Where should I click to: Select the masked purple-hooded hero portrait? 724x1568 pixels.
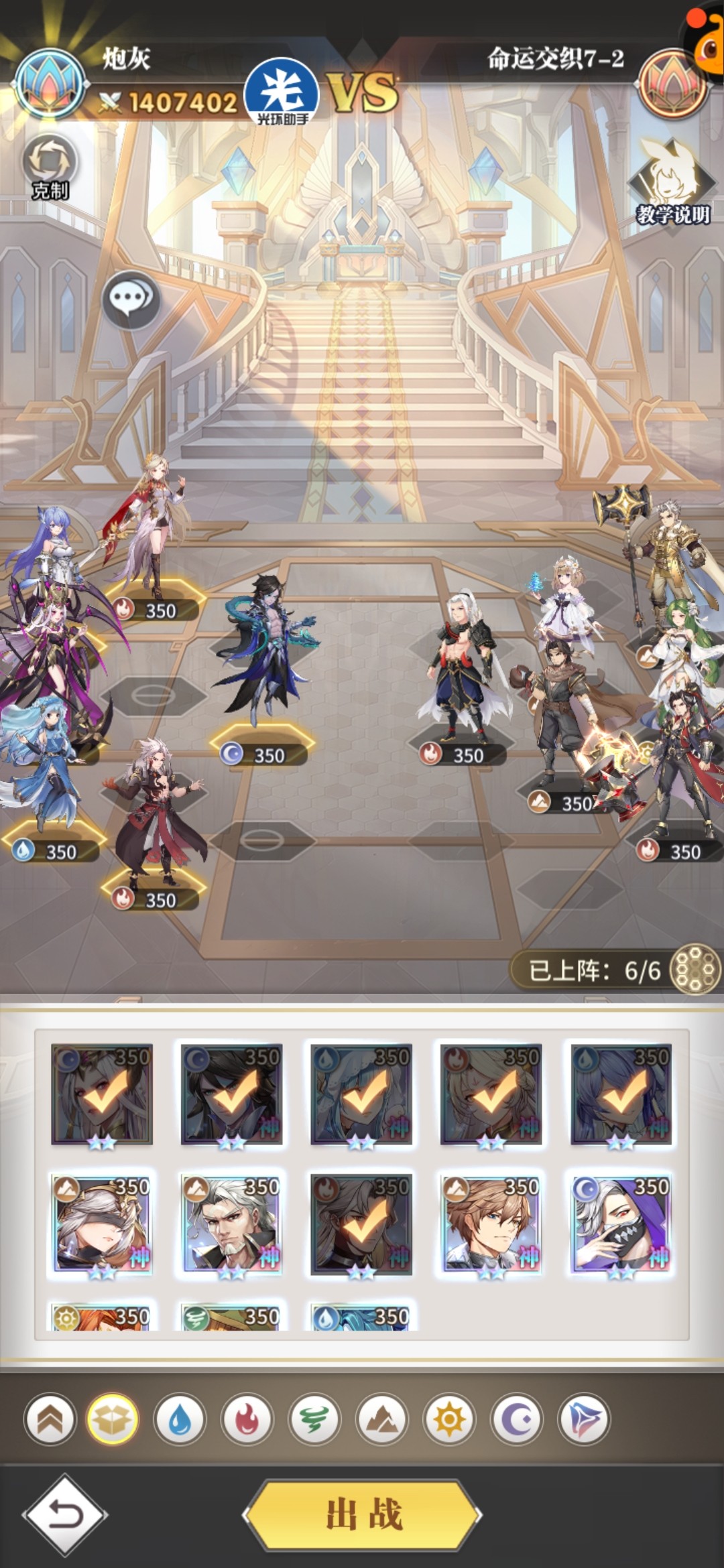click(621, 1224)
